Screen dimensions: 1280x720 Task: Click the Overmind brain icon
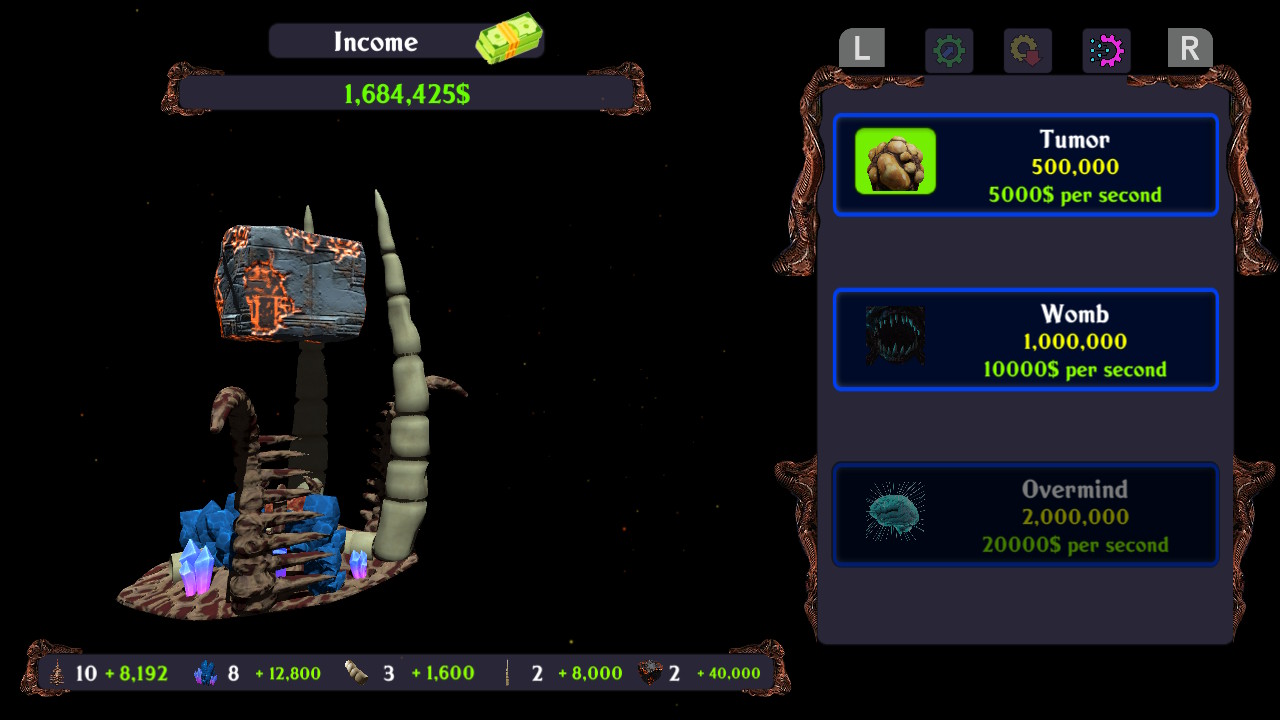(894, 514)
